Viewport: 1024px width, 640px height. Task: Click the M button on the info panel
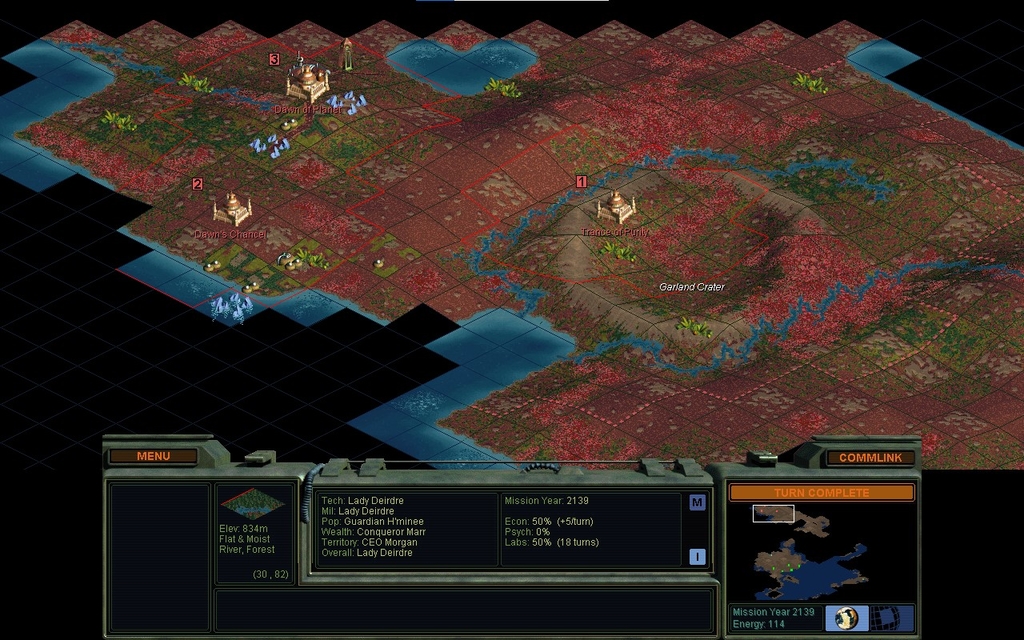click(x=697, y=503)
